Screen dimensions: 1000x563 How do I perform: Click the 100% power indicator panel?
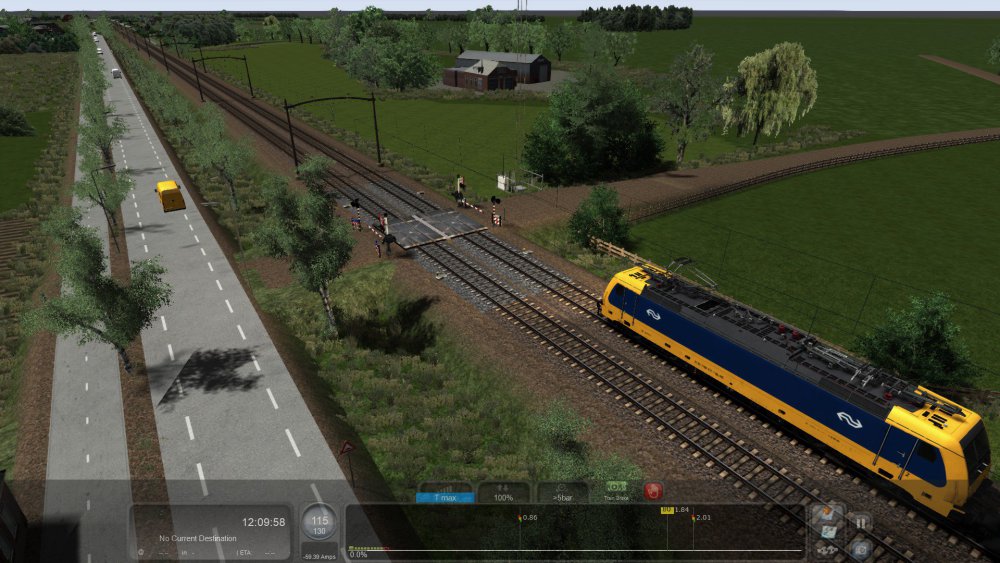(x=503, y=493)
